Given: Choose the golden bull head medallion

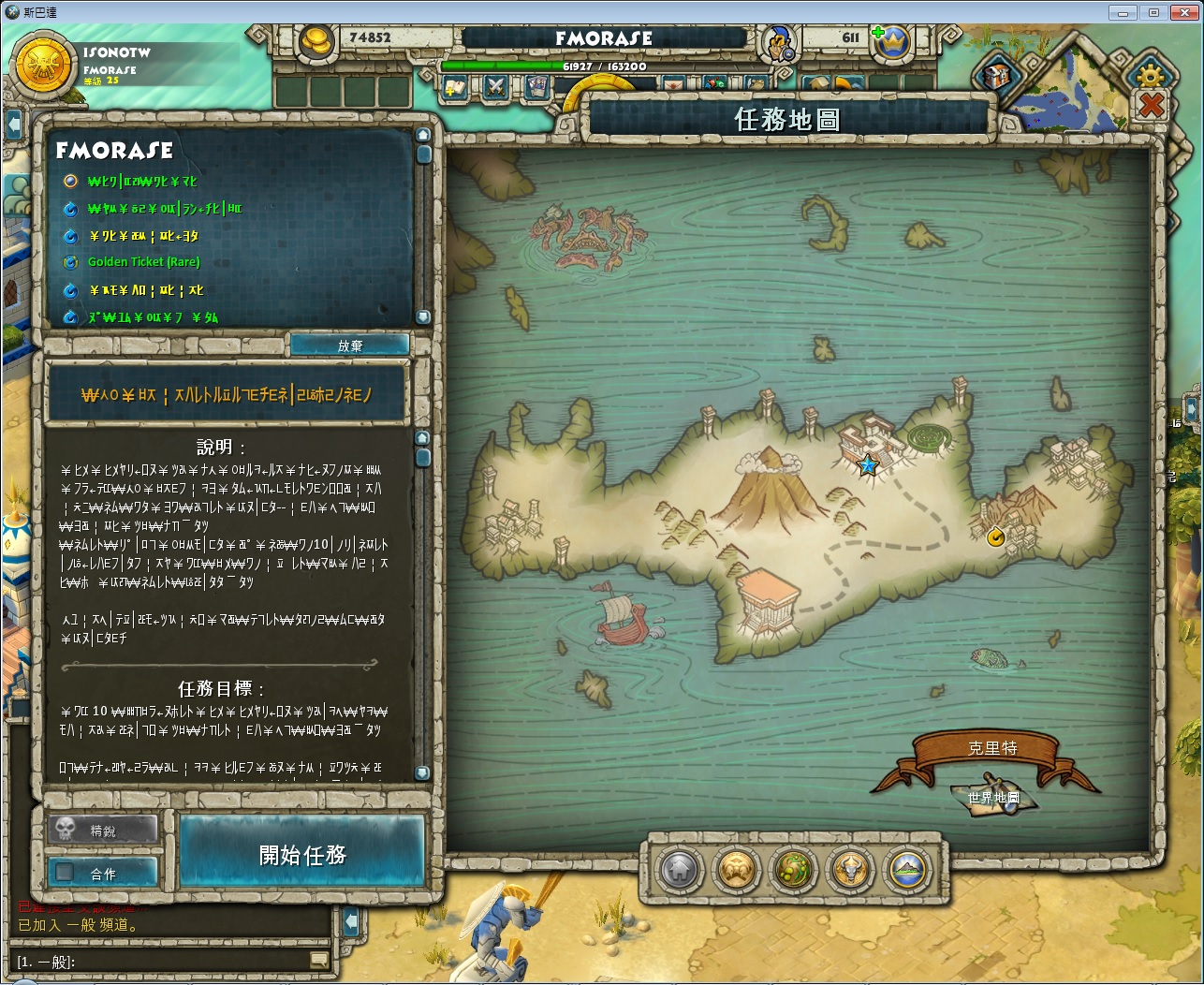Looking at the screenshot, I should [x=851, y=870].
